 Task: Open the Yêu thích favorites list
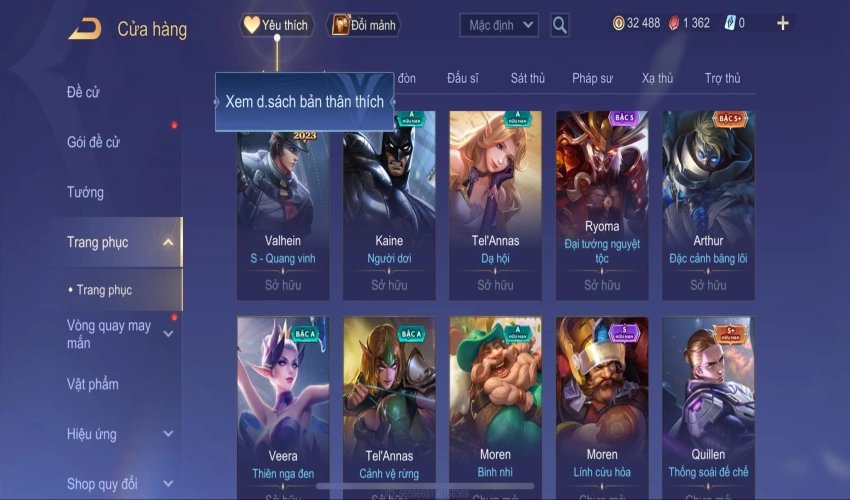point(277,25)
